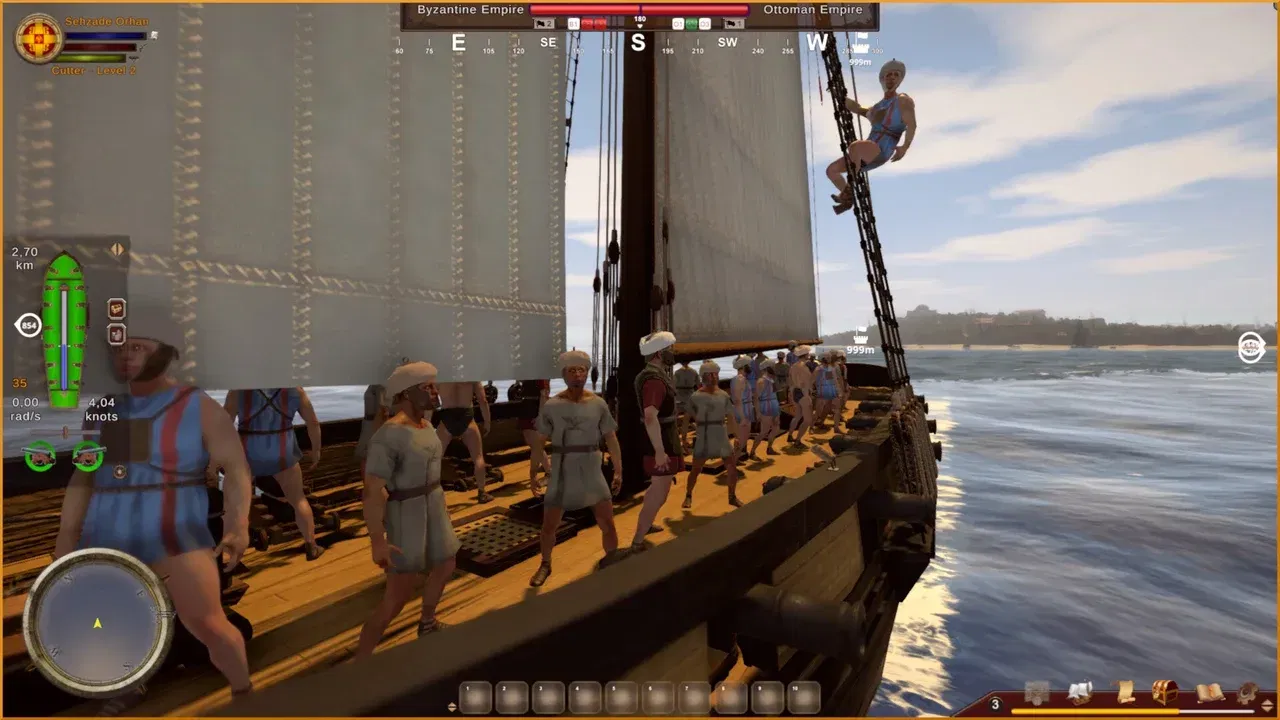Toggle the left green cannon indicator
Image resolution: width=1280 pixels, height=720 pixels.
38,456
